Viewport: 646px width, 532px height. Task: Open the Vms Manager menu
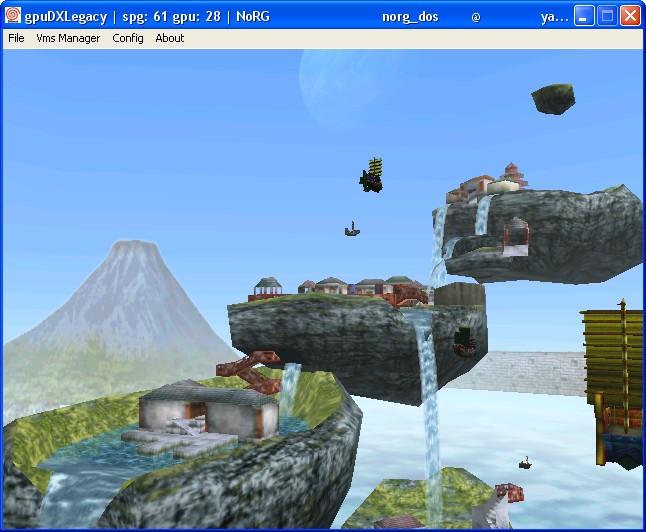pos(68,38)
